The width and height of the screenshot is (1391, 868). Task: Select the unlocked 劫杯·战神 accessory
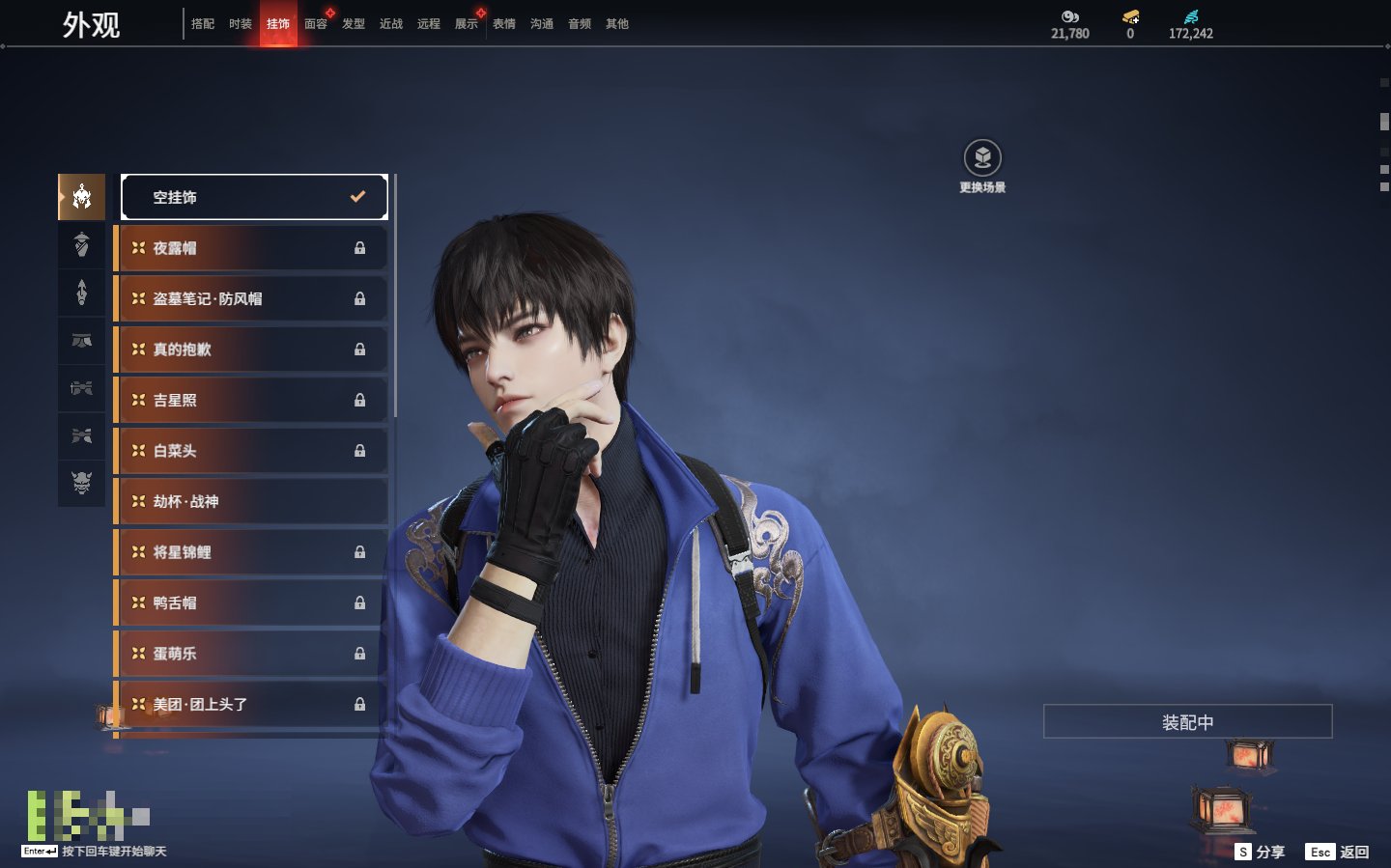[251, 502]
